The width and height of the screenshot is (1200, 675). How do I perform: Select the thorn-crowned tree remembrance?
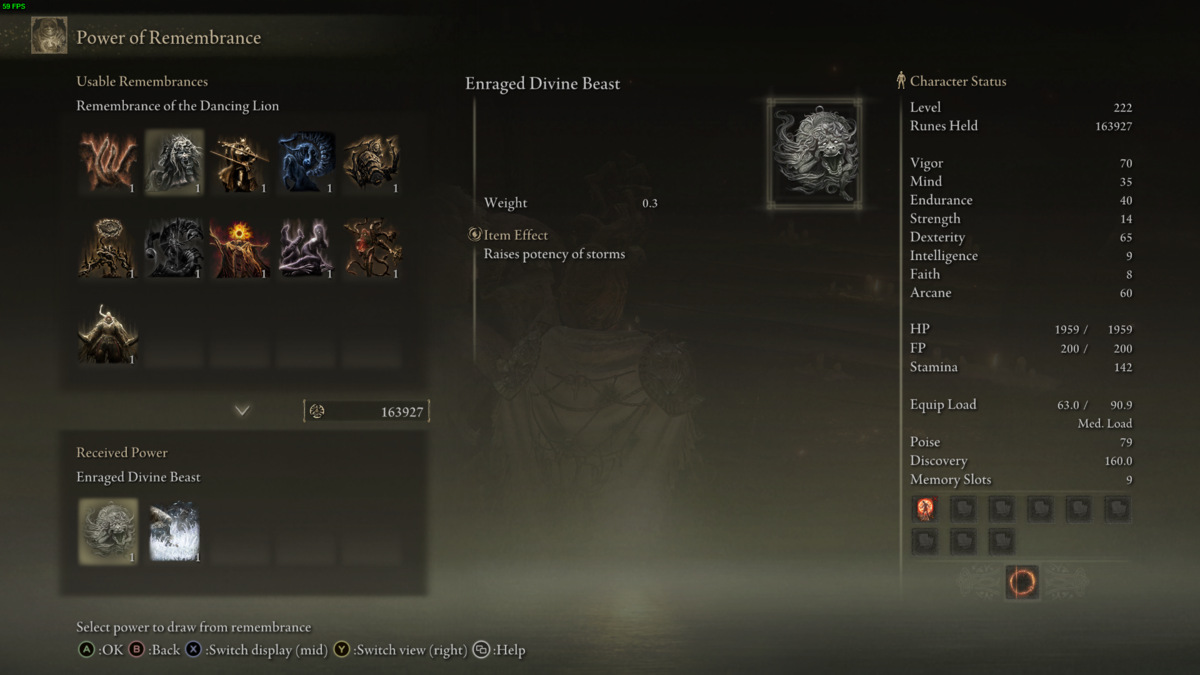pyautogui.click(x=108, y=247)
